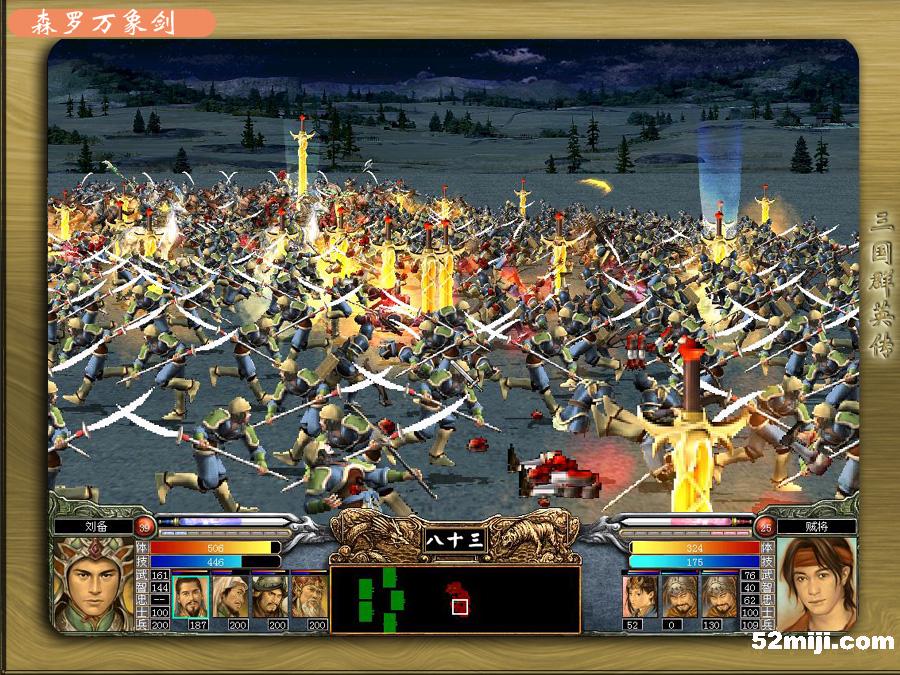Choose the highlighted officer portrait with 187 troops
Screen dimensions: 900x675
[190, 596]
